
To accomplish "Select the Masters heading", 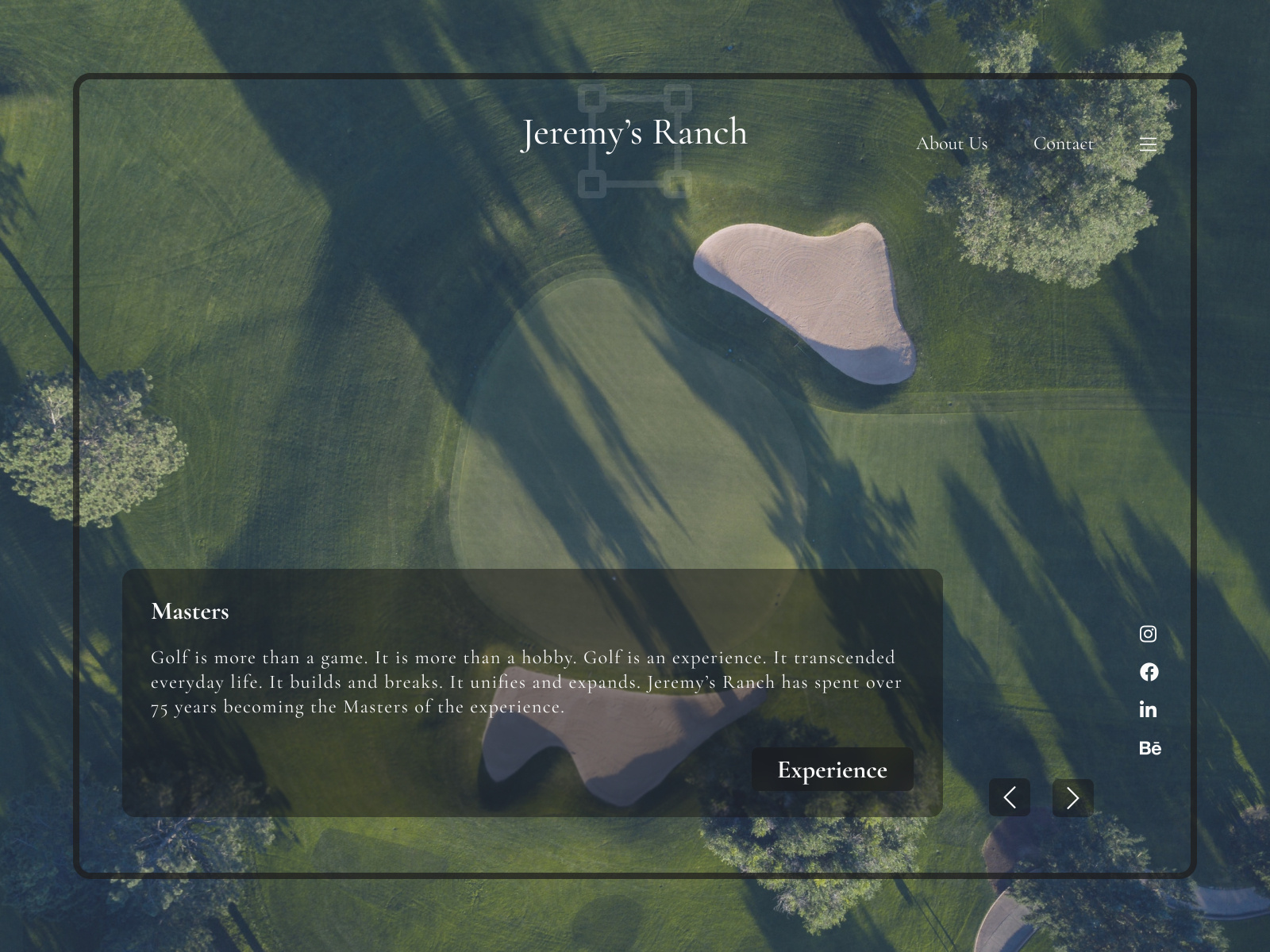I will click(x=189, y=612).
